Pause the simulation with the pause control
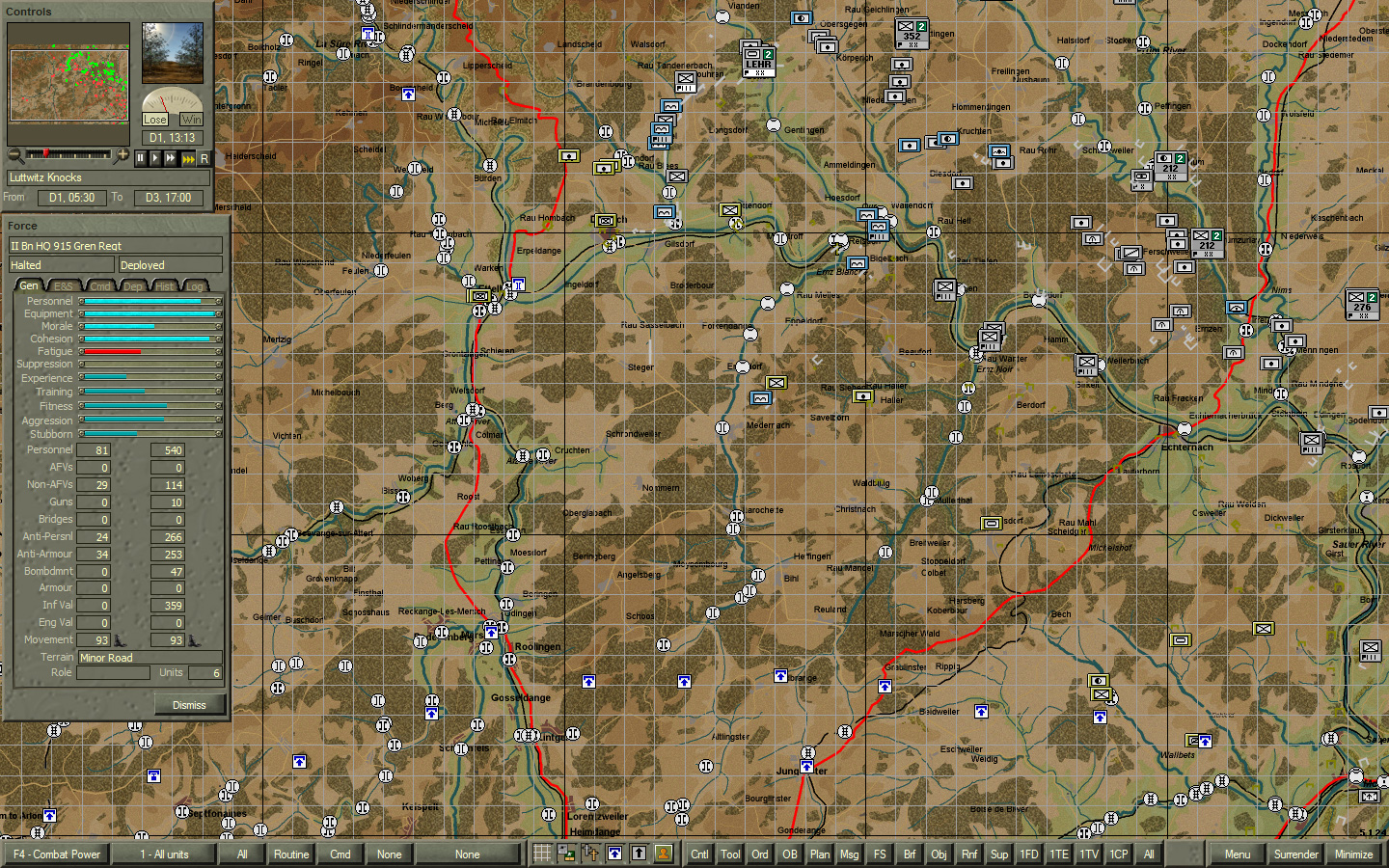Viewport: 1389px width, 868px height. click(x=140, y=157)
